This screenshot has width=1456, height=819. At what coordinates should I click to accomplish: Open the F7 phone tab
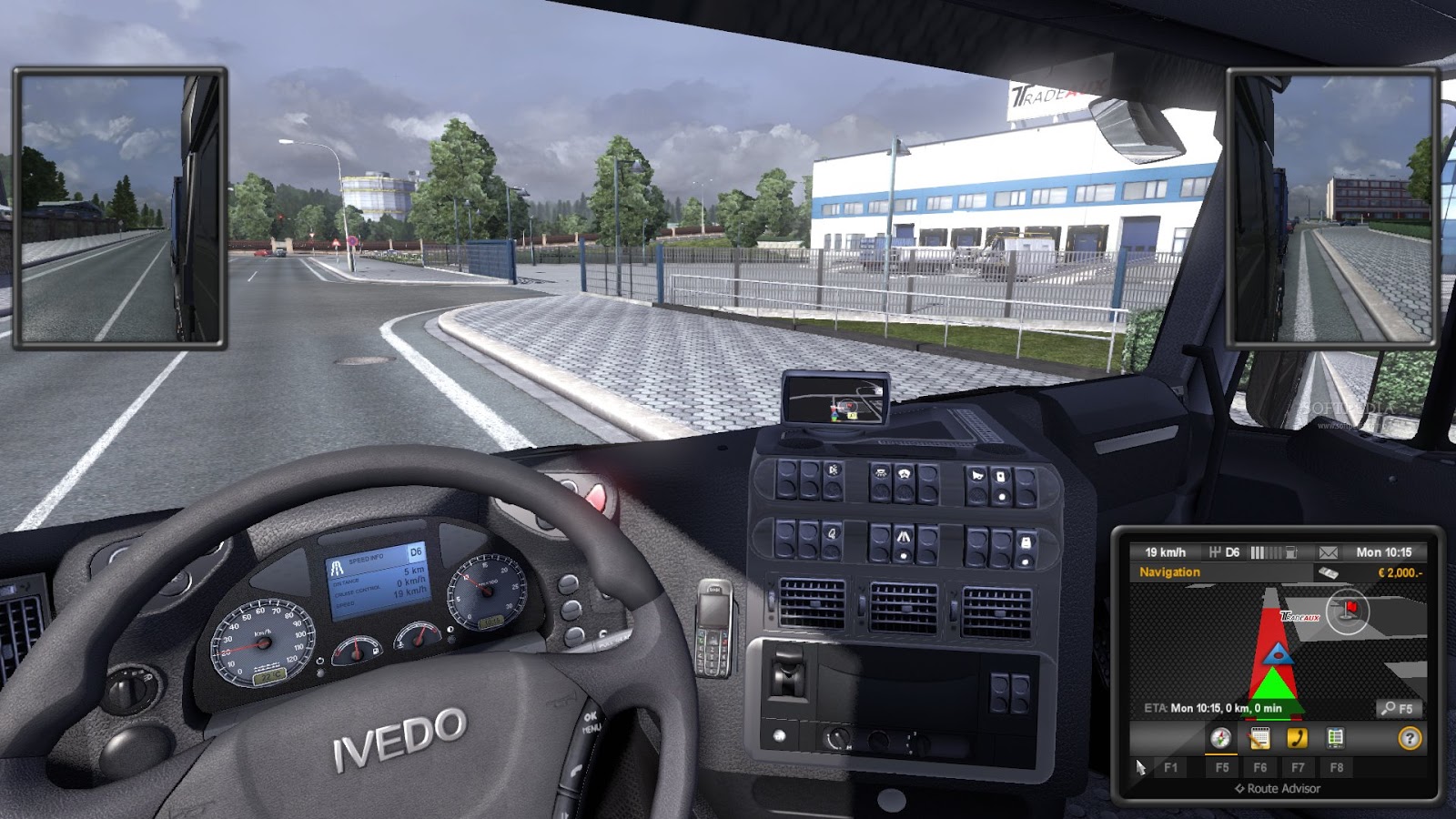(x=1298, y=768)
